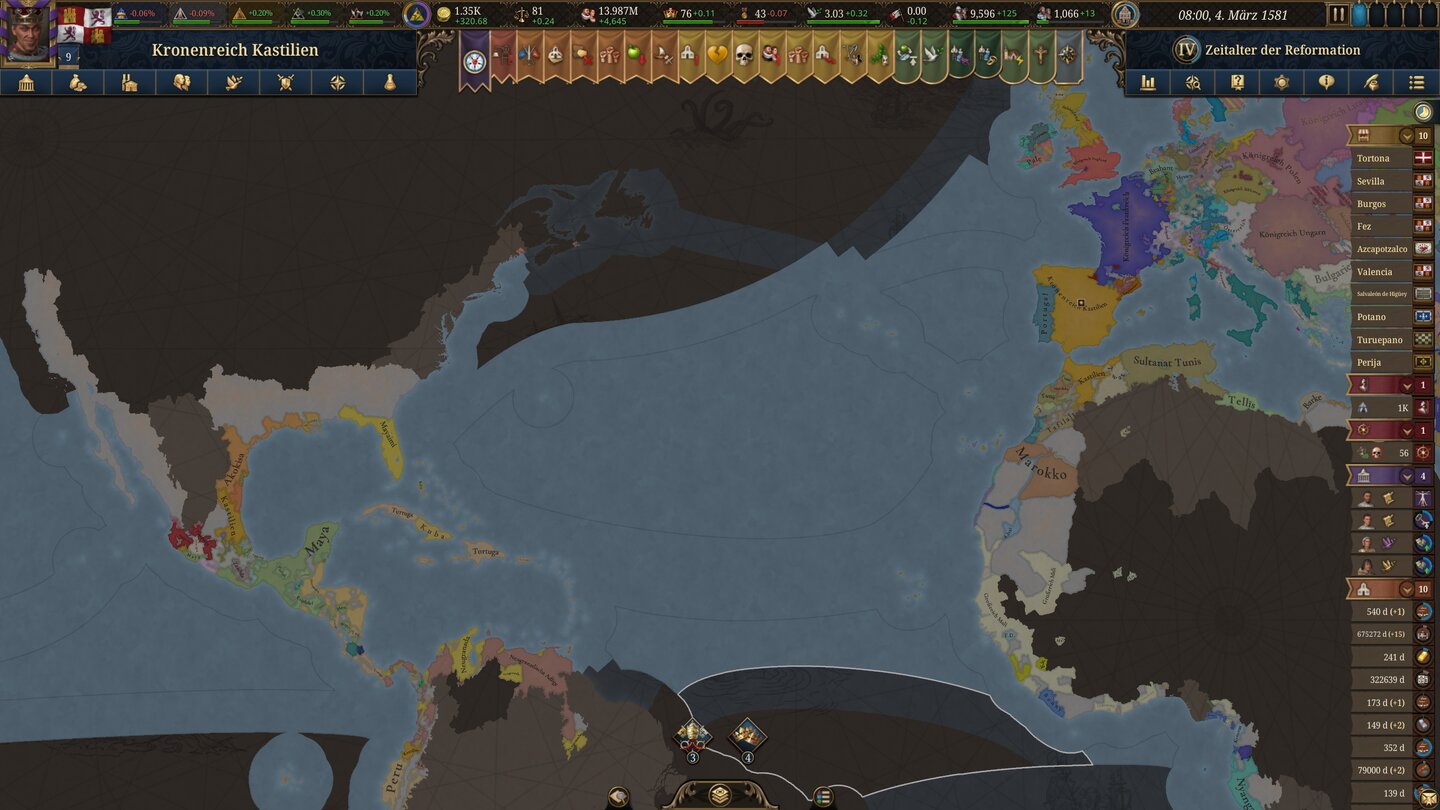1440x810 pixels.
Task: Open the economy panel with money bags icon
Action: tap(77, 82)
